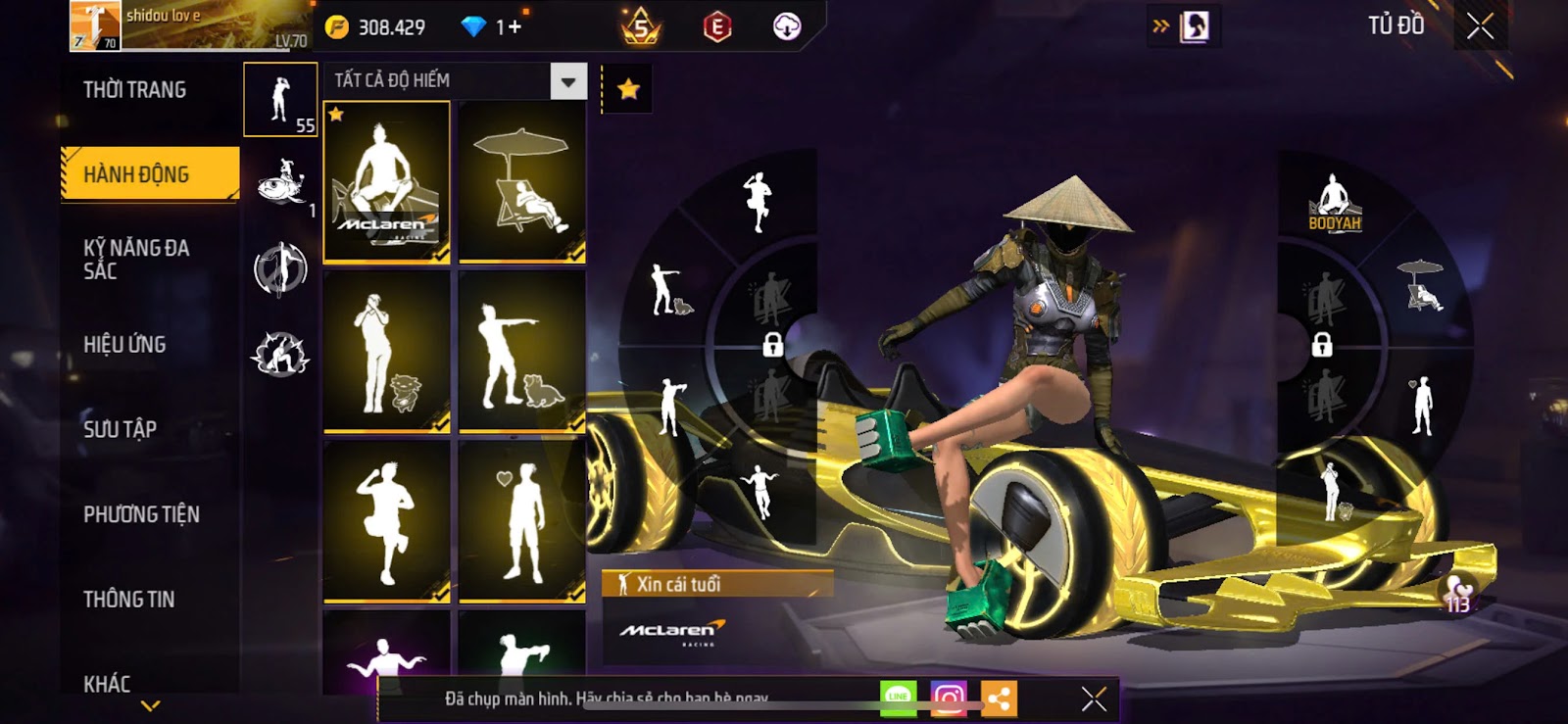Show the Thông Tin section
This screenshot has width=1568, height=724.
pos(129,600)
